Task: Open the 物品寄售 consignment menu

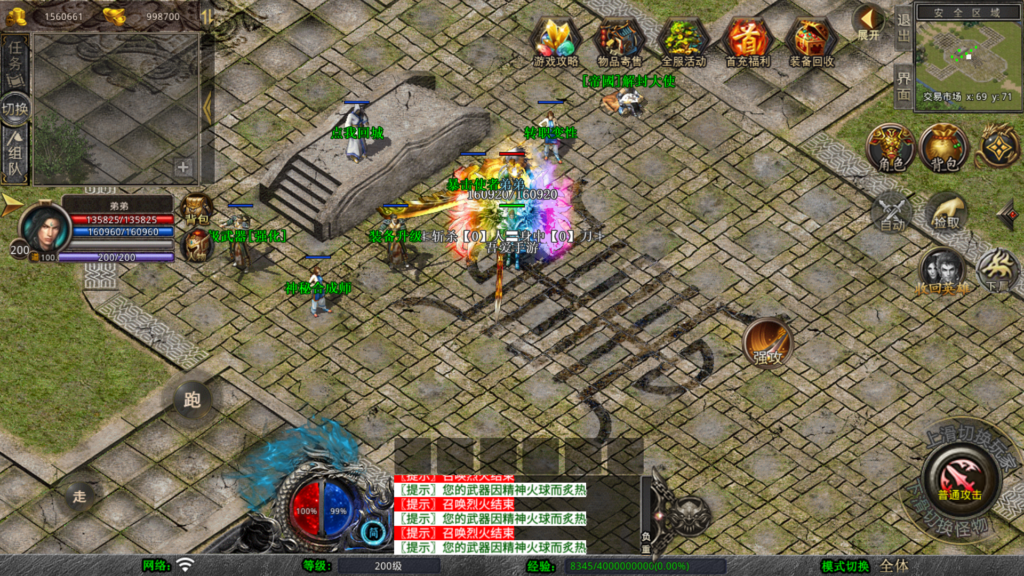Action: (x=617, y=41)
